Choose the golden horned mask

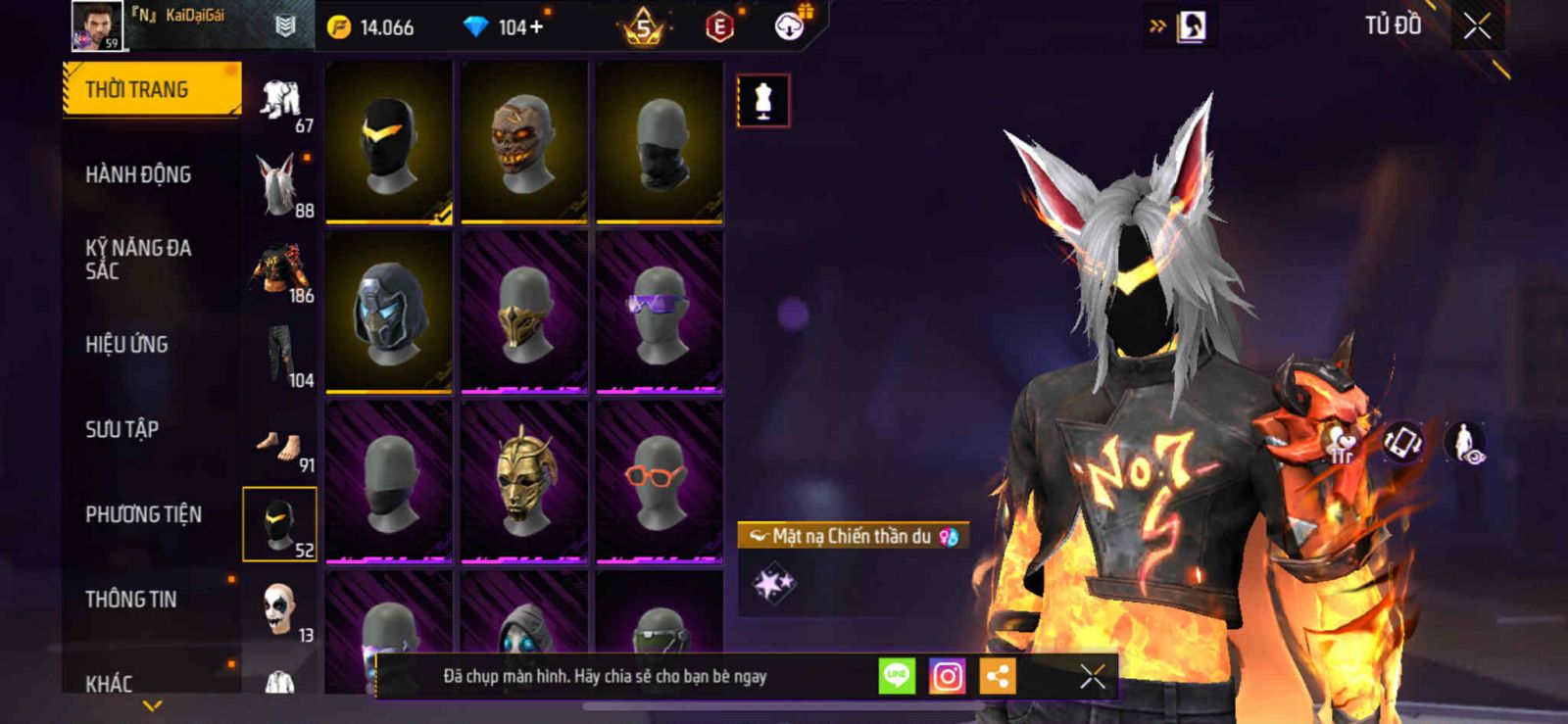tap(524, 481)
